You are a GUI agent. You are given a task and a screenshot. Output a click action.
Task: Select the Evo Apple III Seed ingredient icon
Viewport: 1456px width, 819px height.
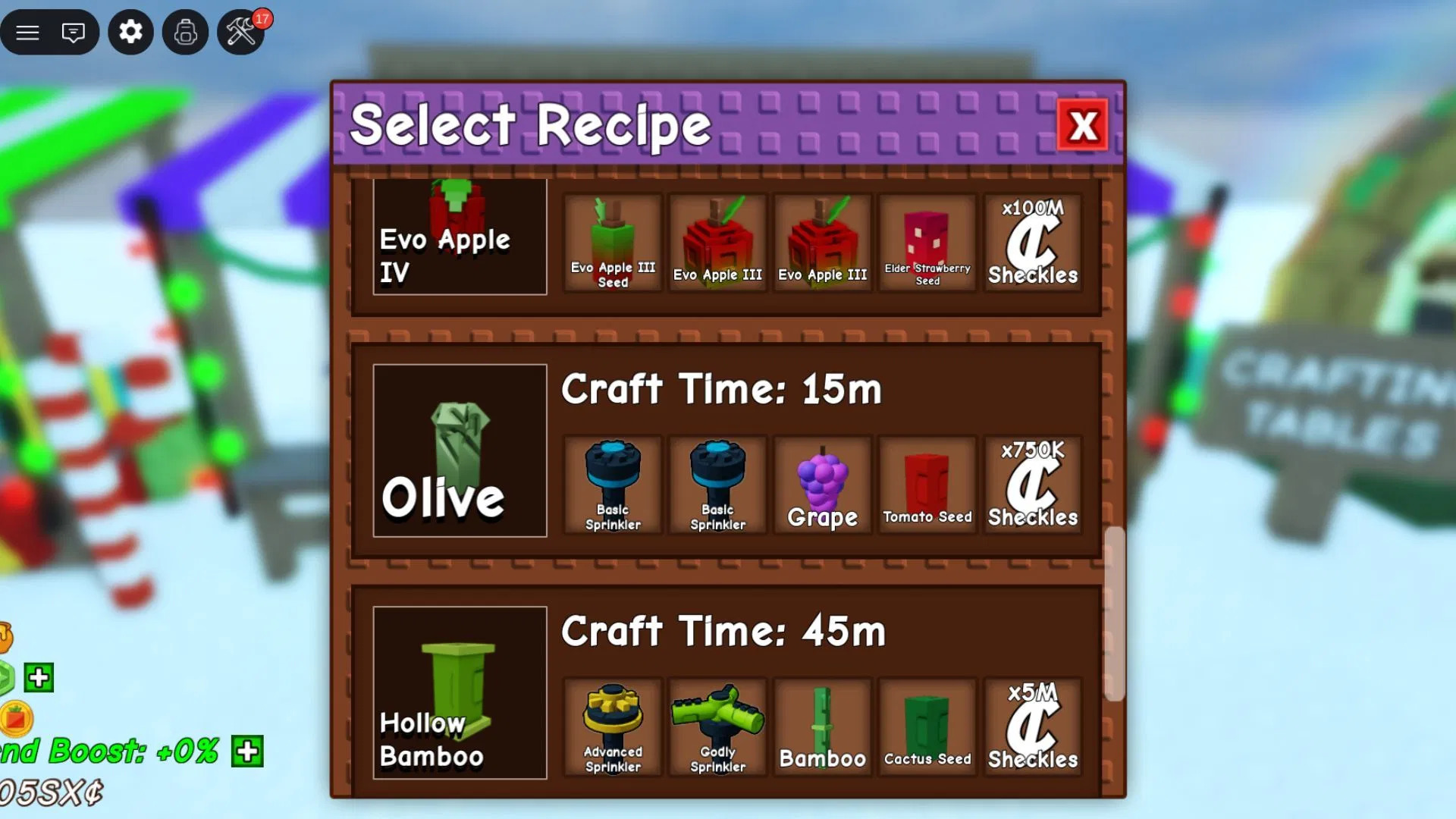pyautogui.click(x=613, y=241)
